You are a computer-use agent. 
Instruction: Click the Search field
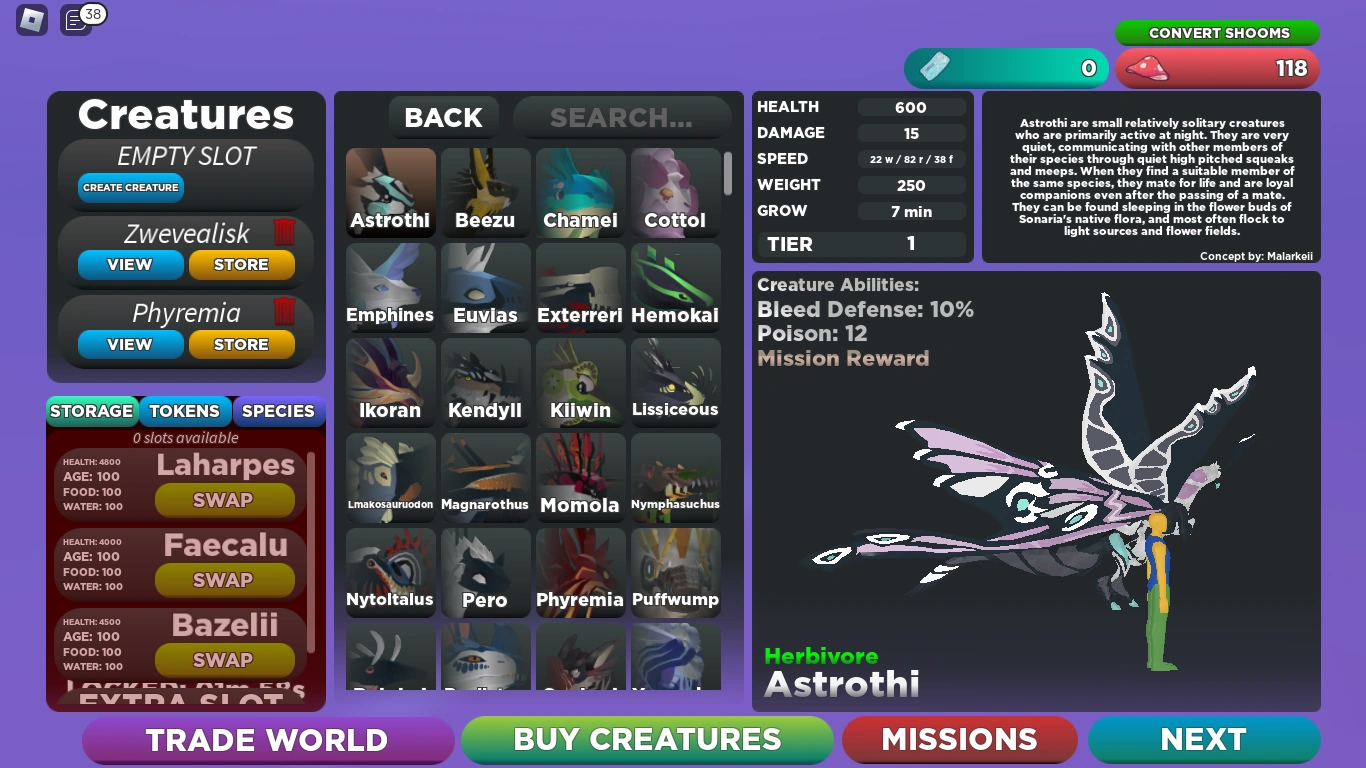point(621,117)
